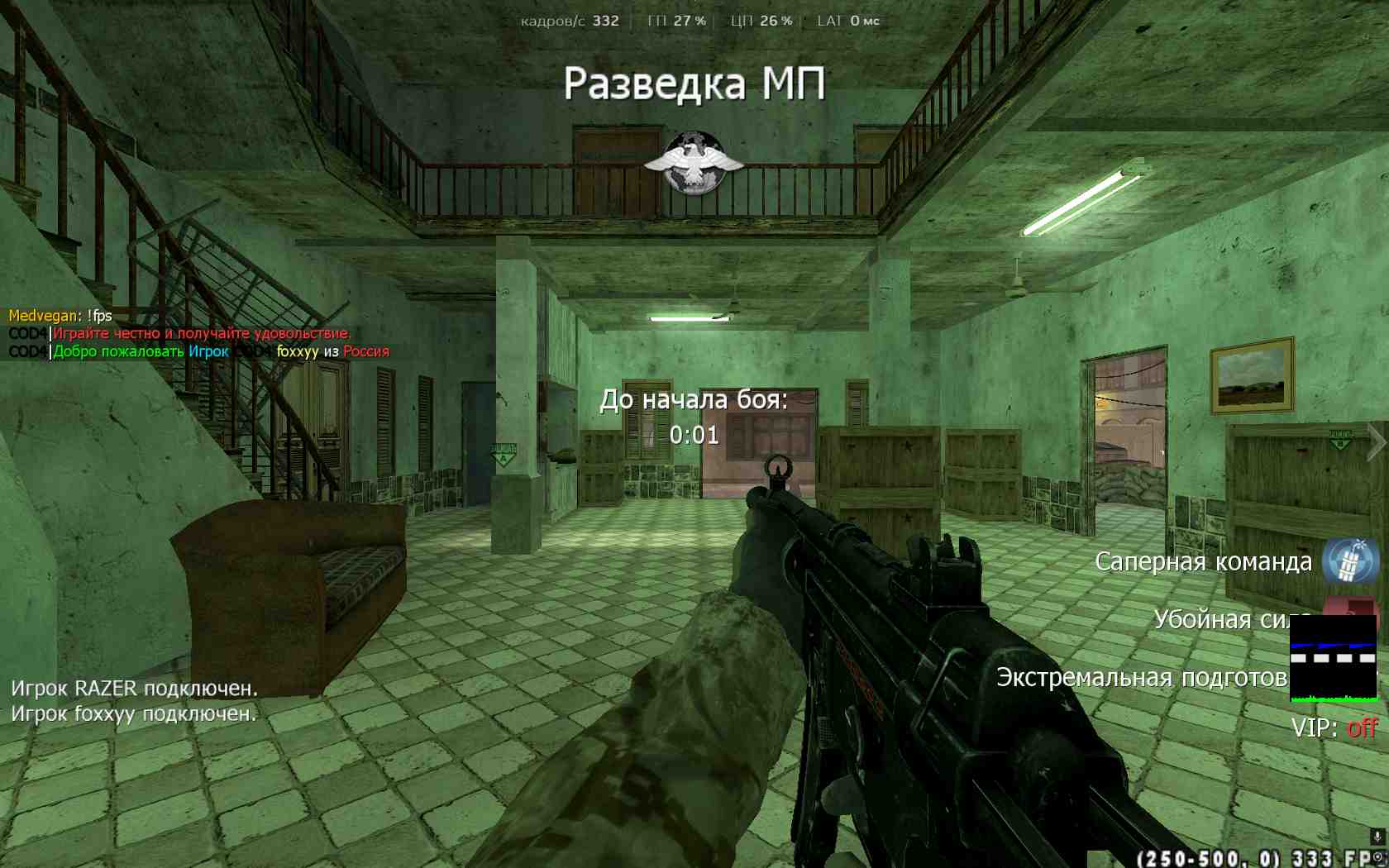Click the Саперная команда dynamite perk icon
Screen dimensions: 1389x868
pyautogui.click(x=1349, y=561)
